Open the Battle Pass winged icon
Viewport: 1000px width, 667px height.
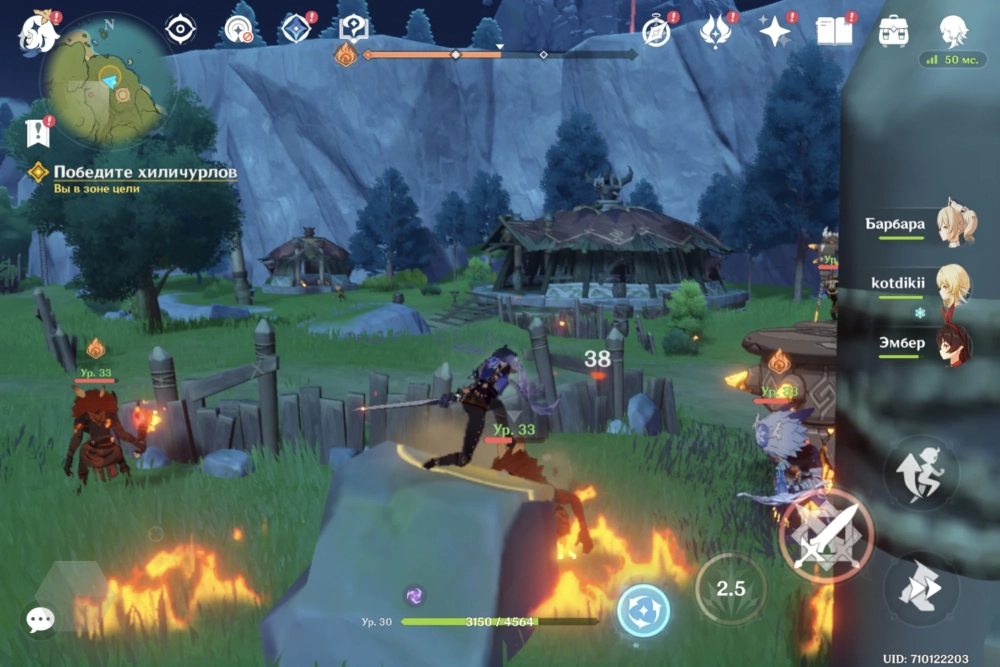point(715,32)
